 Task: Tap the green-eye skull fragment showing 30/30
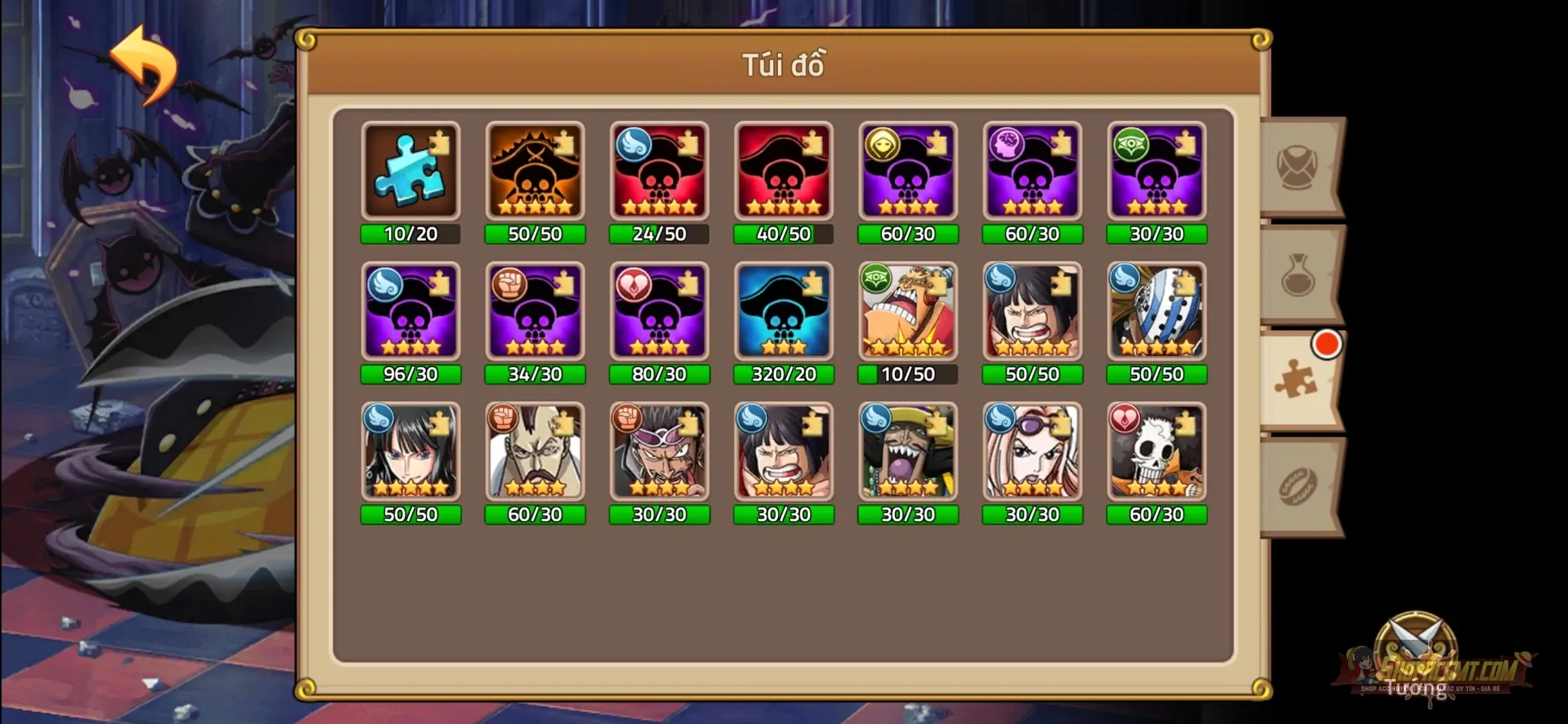point(1156,170)
